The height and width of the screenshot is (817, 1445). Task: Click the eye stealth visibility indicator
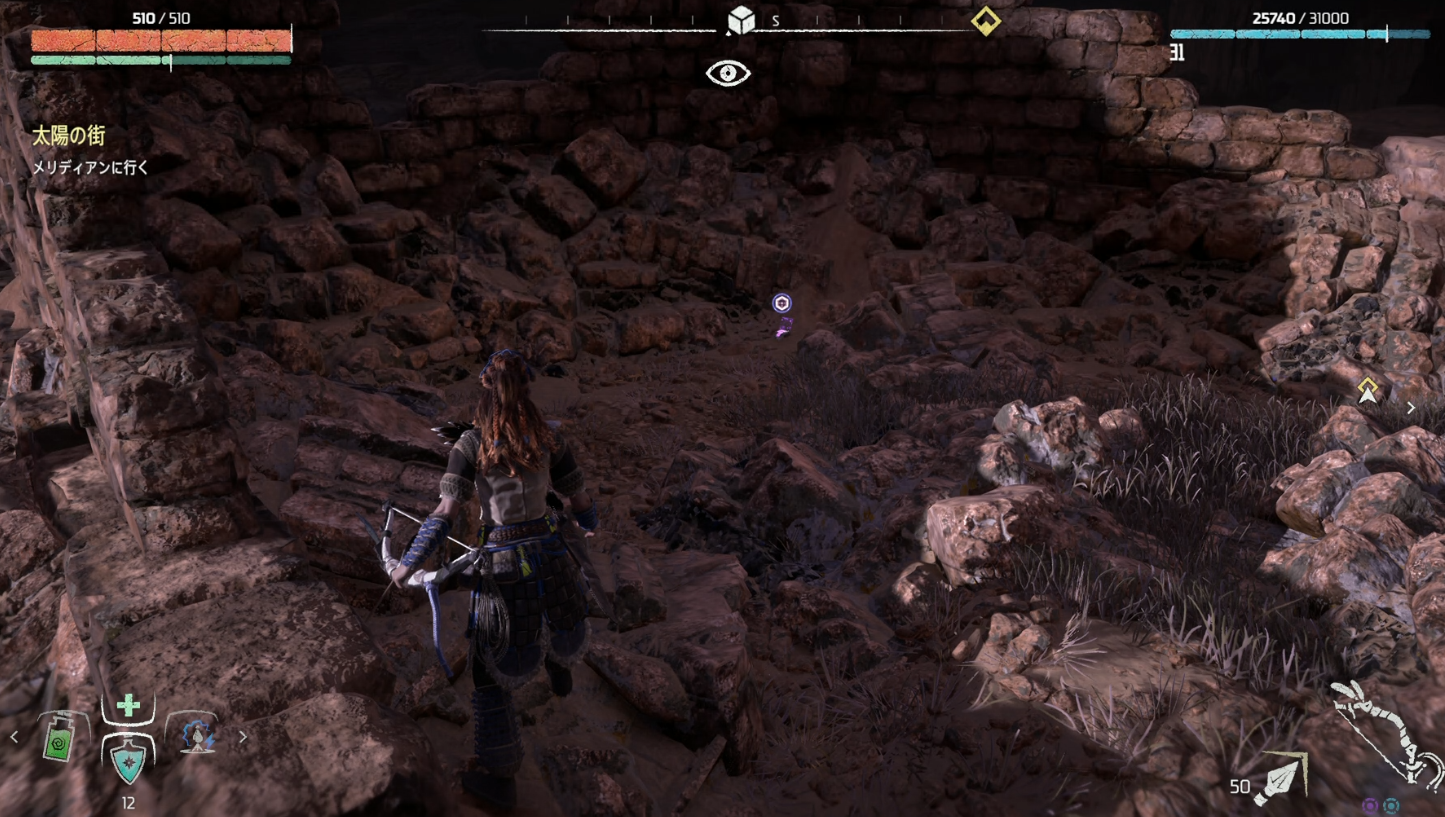coord(728,73)
